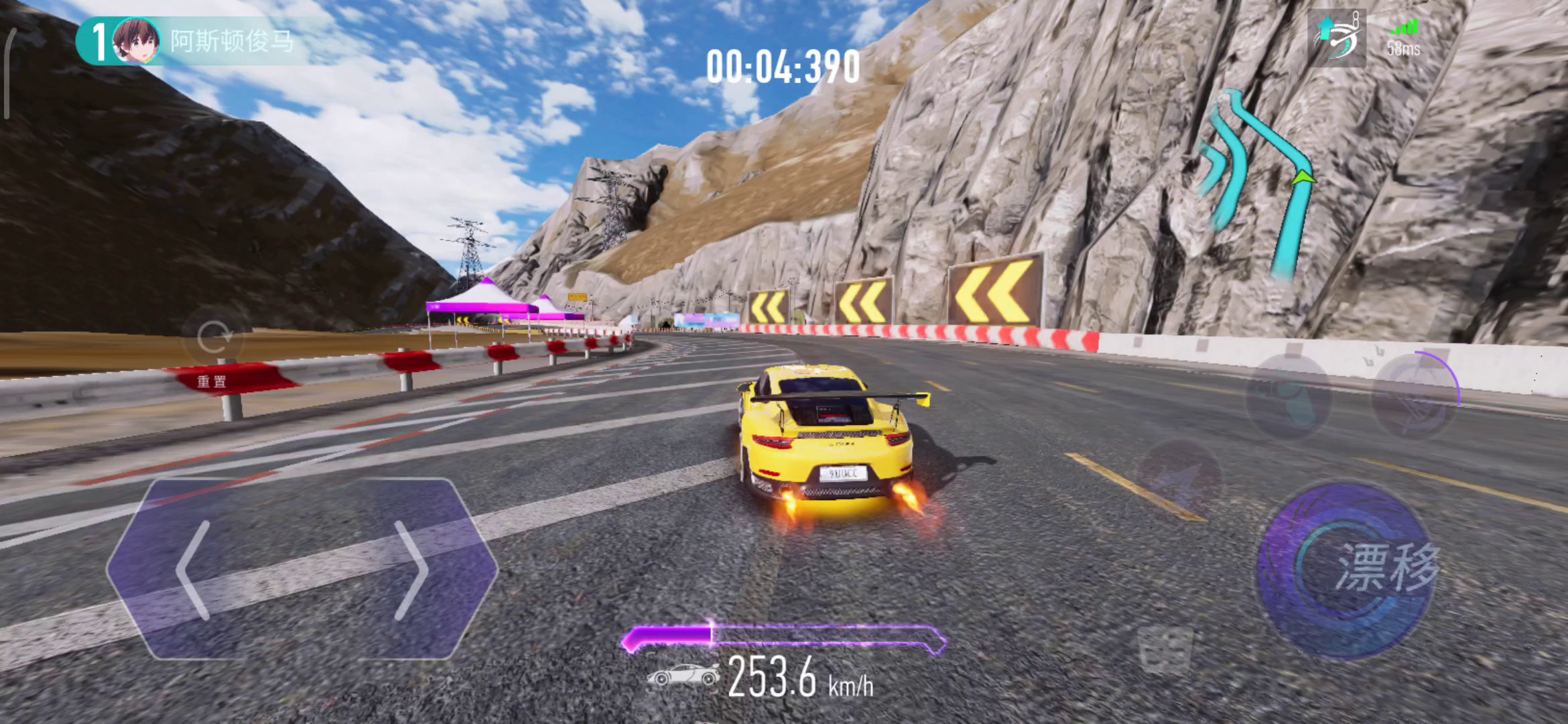1568x724 pixels.
Task: Steer right with the right arrow pad
Action: tap(410, 570)
